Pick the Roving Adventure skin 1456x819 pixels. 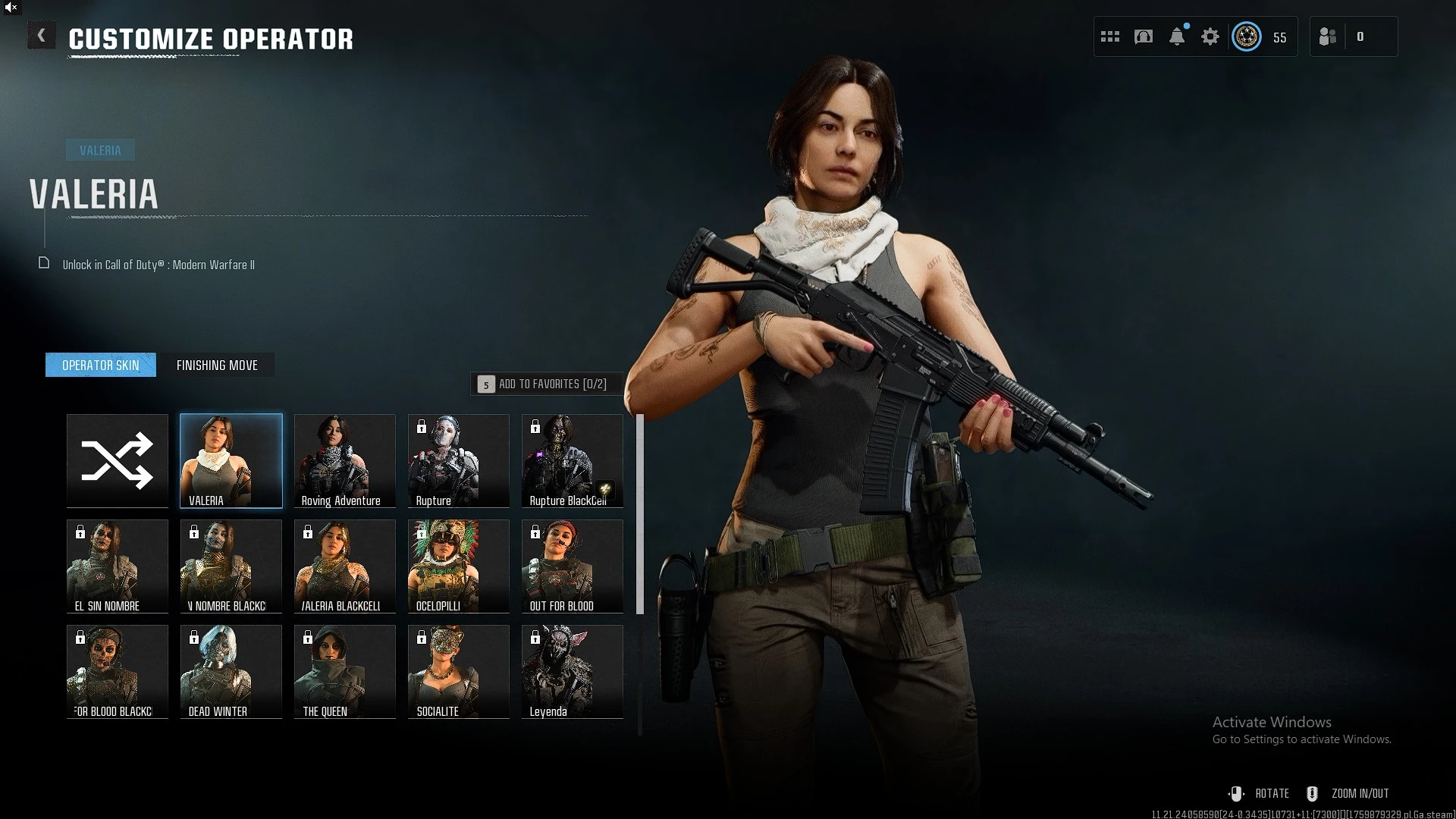click(x=345, y=460)
